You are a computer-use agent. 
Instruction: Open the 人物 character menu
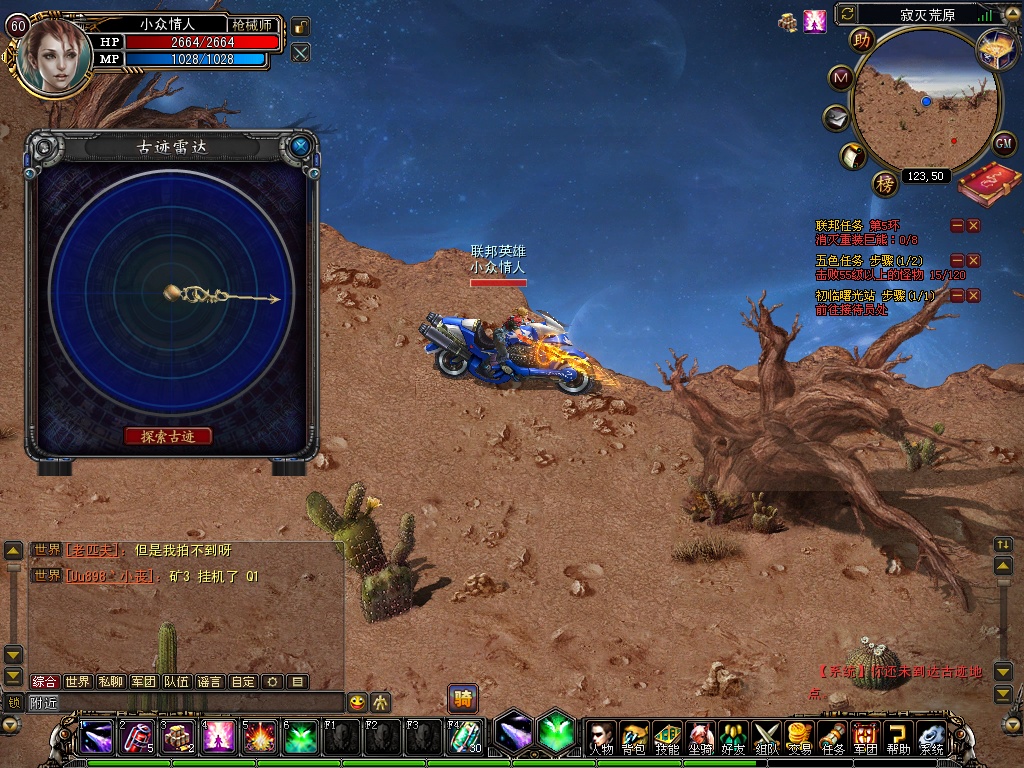tap(600, 736)
